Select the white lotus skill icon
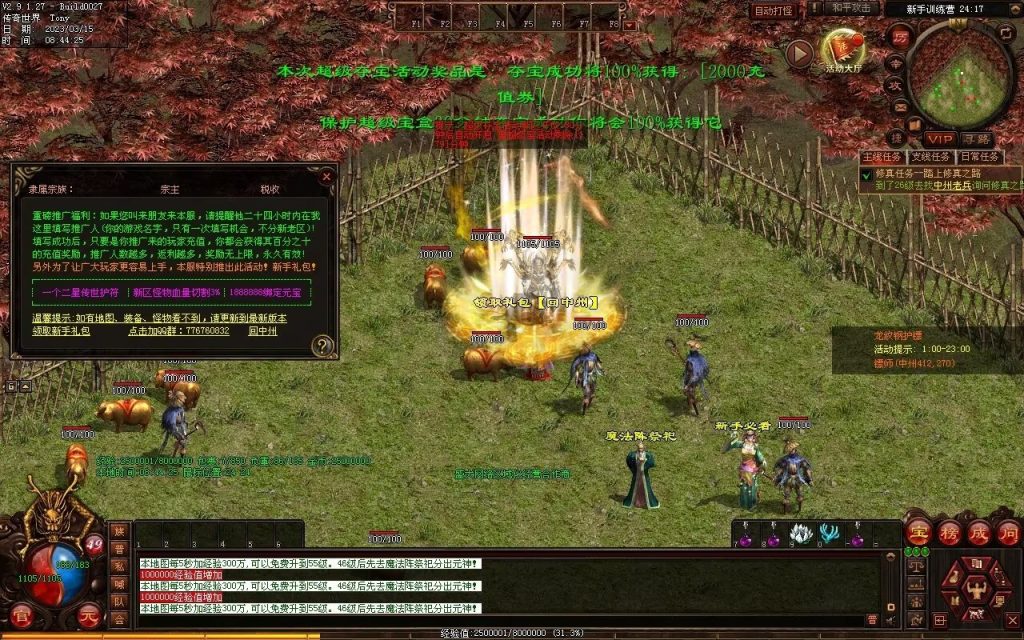Viewport: 1024px width, 640px height. click(x=800, y=535)
